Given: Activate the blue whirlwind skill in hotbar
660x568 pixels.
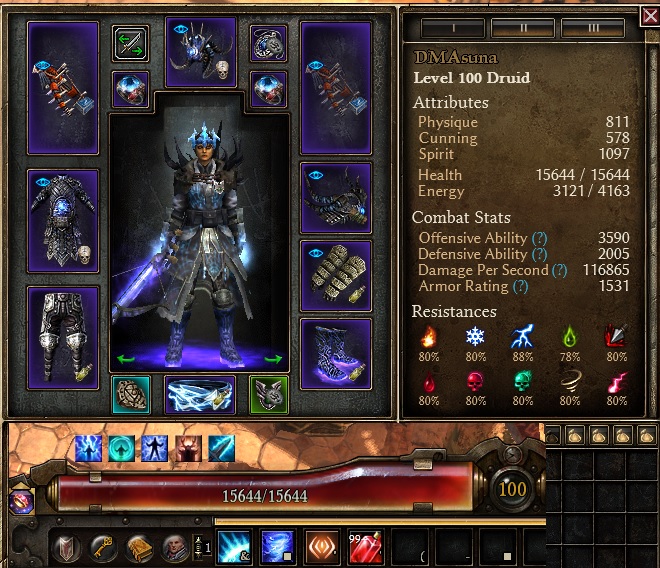Looking at the screenshot, I should 277,546.
